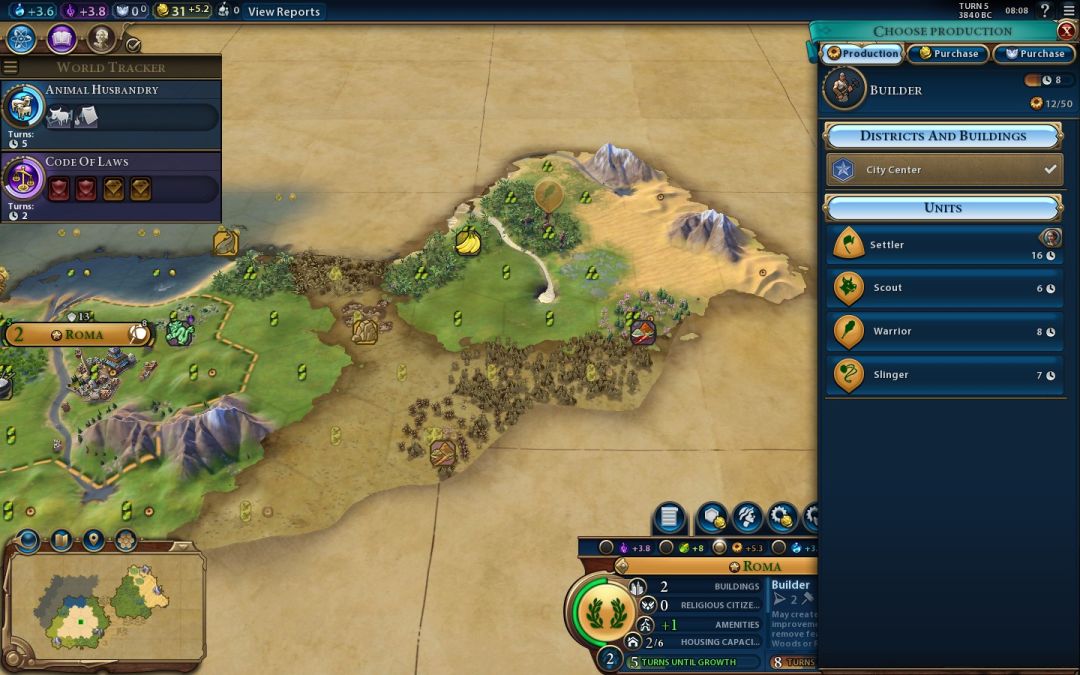Open the gold Purchase tab
The height and width of the screenshot is (675, 1080).
(947, 54)
